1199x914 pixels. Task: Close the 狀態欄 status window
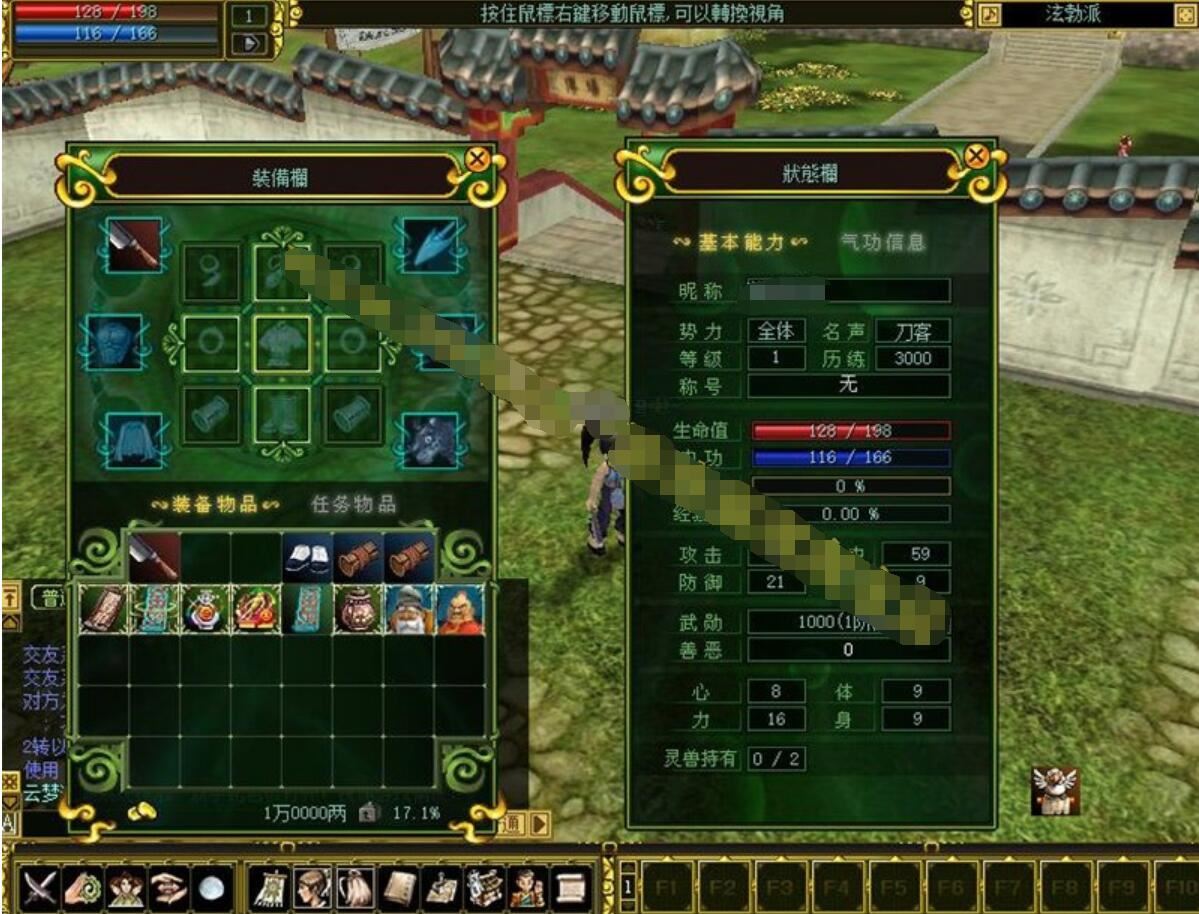point(977,156)
